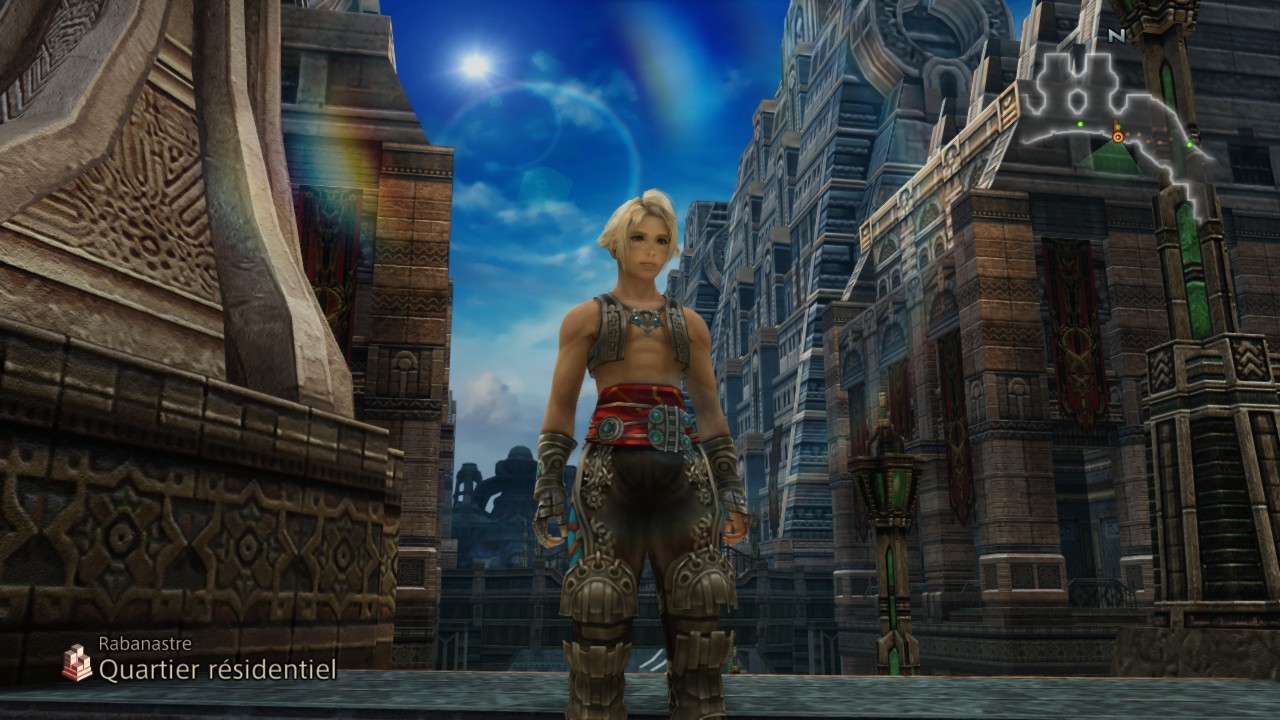Click the orange player marker on minimap
This screenshot has height=720, width=1280.
(1117, 135)
